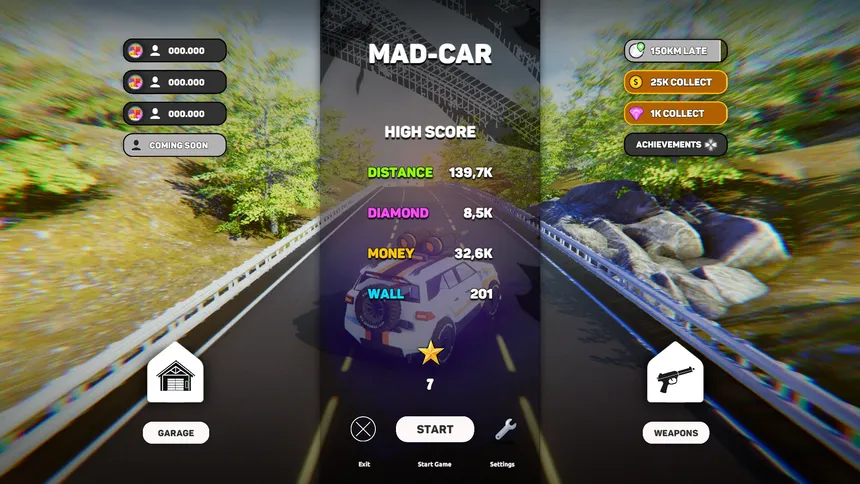The width and height of the screenshot is (860, 484).
Task: Start the game with the START button
Action: pyautogui.click(x=435, y=429)
